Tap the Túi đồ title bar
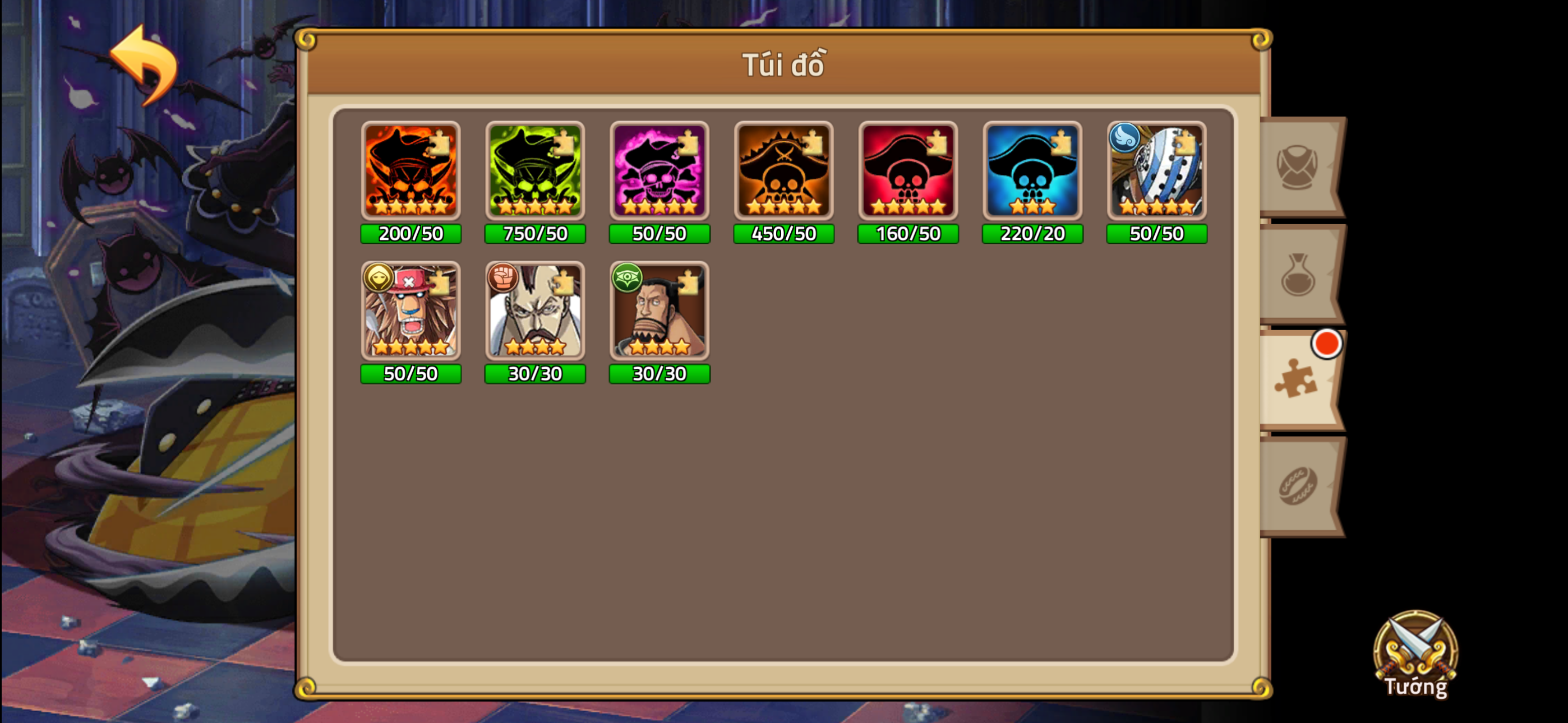Viewport: 1568px width, 723px height. pos(784,65)
